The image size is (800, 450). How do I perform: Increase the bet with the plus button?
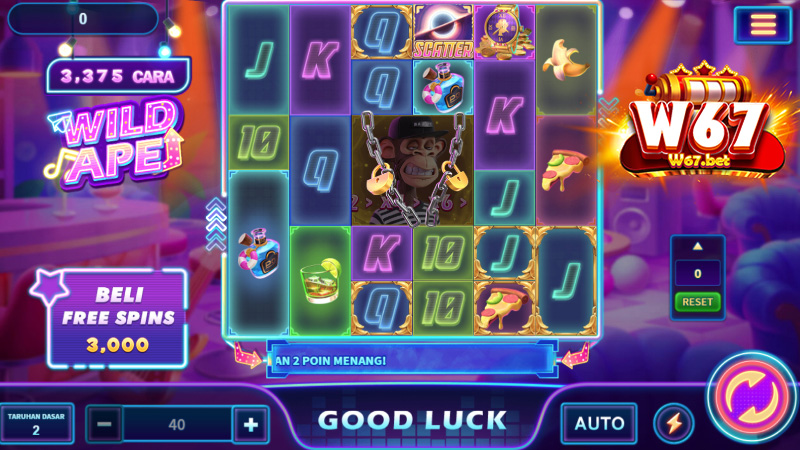click(x=250, y=425)
